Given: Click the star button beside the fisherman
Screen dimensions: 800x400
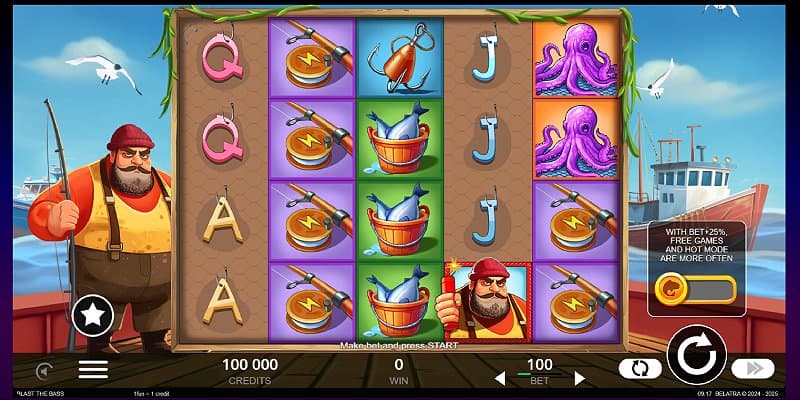Looking at the screenshot, I should (x=92, y=316).
